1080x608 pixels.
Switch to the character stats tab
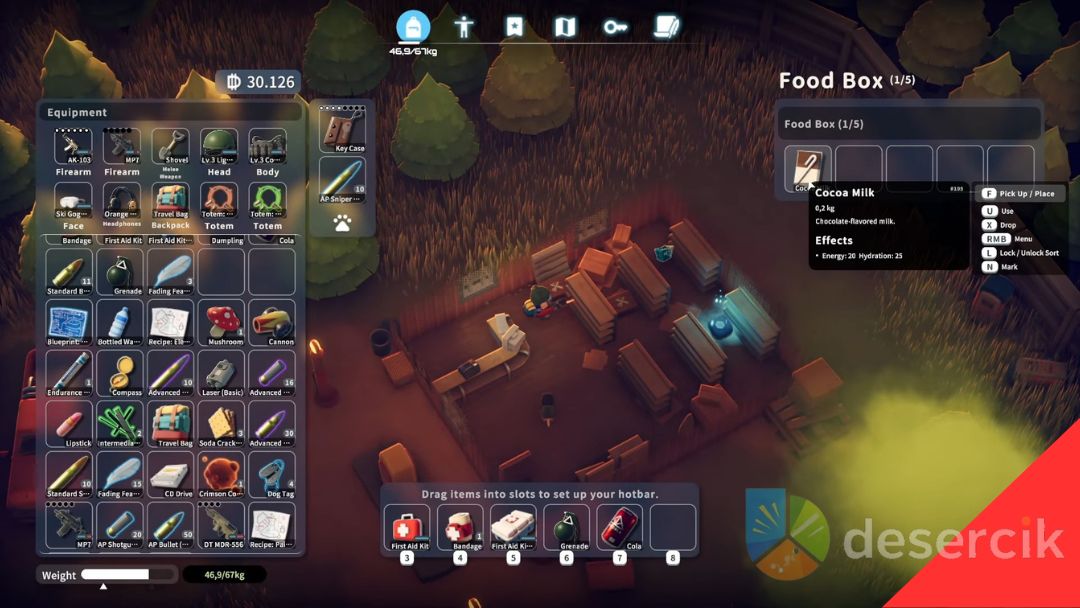pyautogui.click(x=464, y=27)
